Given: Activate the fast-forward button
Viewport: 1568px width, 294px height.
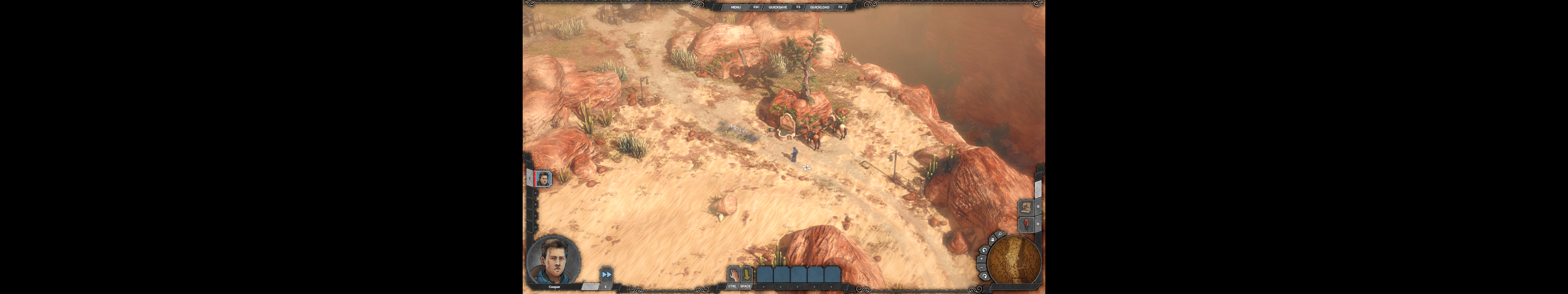Looking at the screenshot, I should coord(606,274).
